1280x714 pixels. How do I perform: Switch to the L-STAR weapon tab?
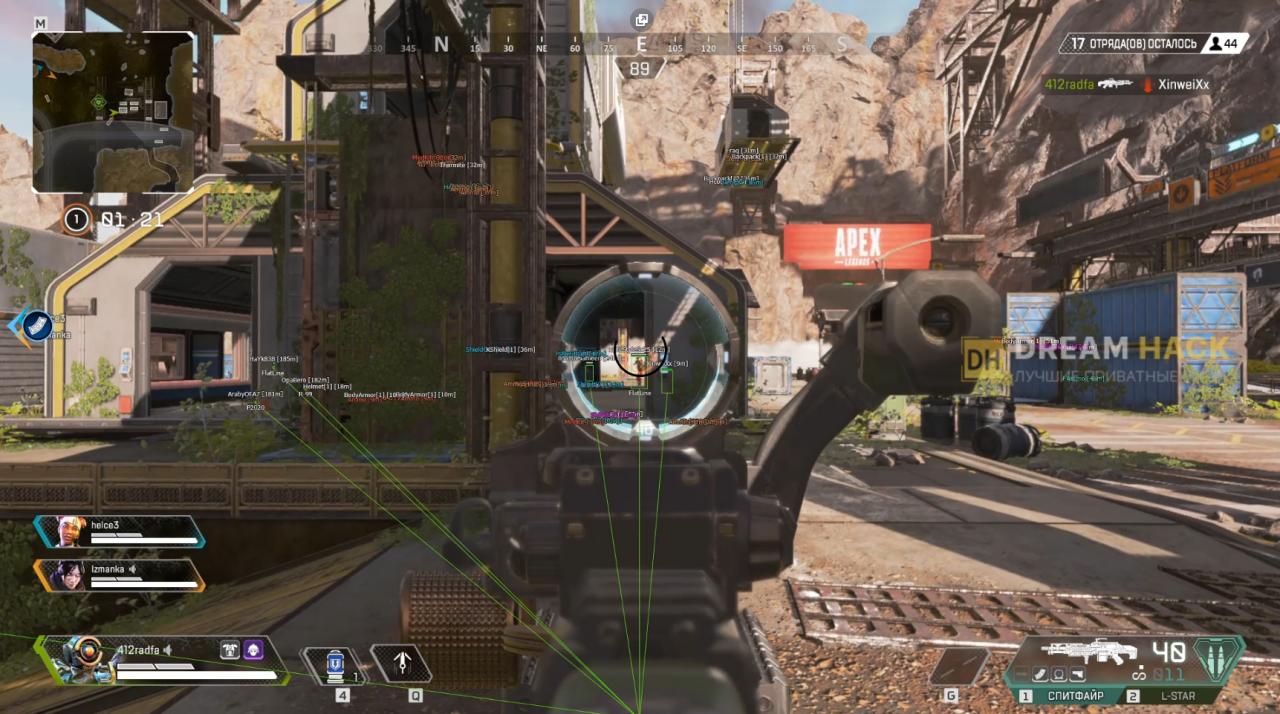click(1182, 695)
